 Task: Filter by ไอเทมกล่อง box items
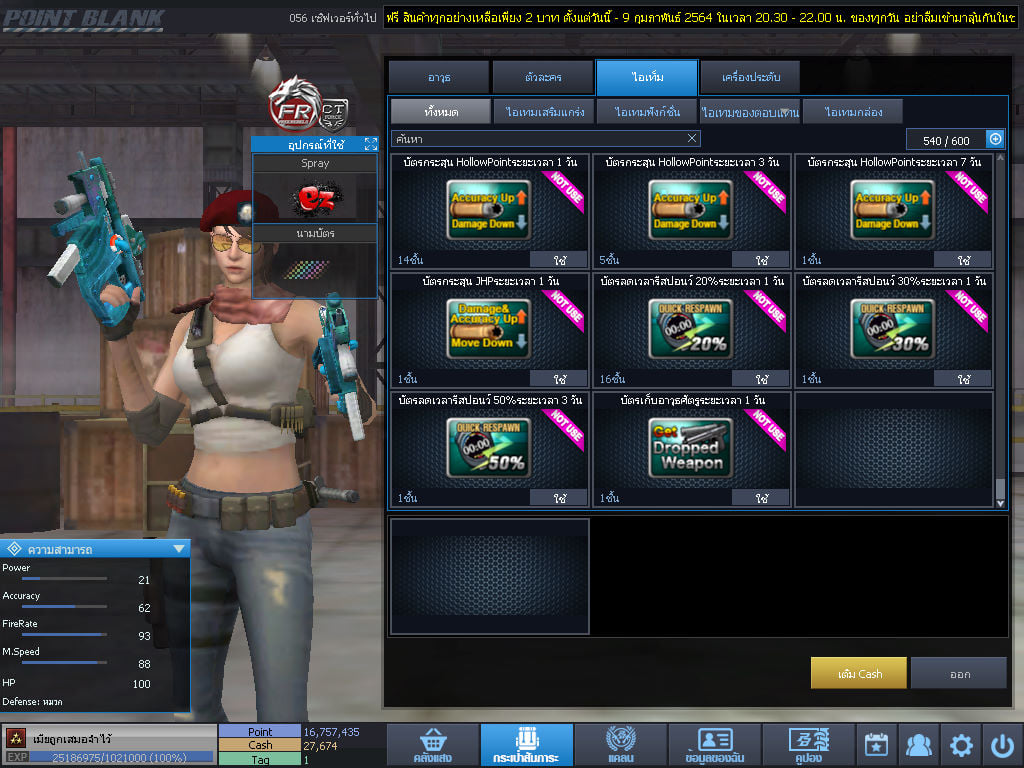coord(852,111)
